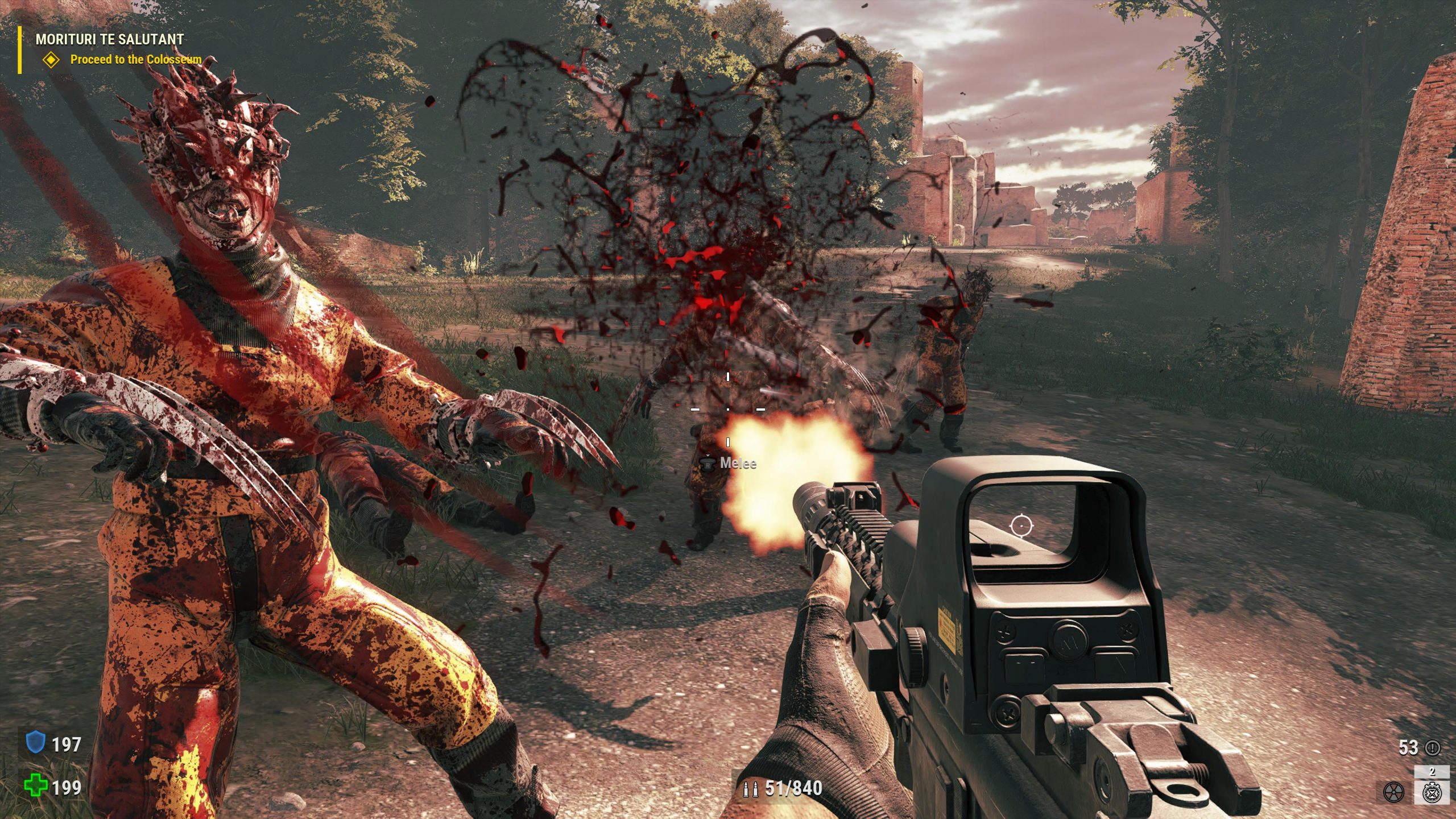Select the radiation symbol gadget slot
Image resolution: width=1456 pixels, height=819 pixels.
click(x=1393, y=792)
